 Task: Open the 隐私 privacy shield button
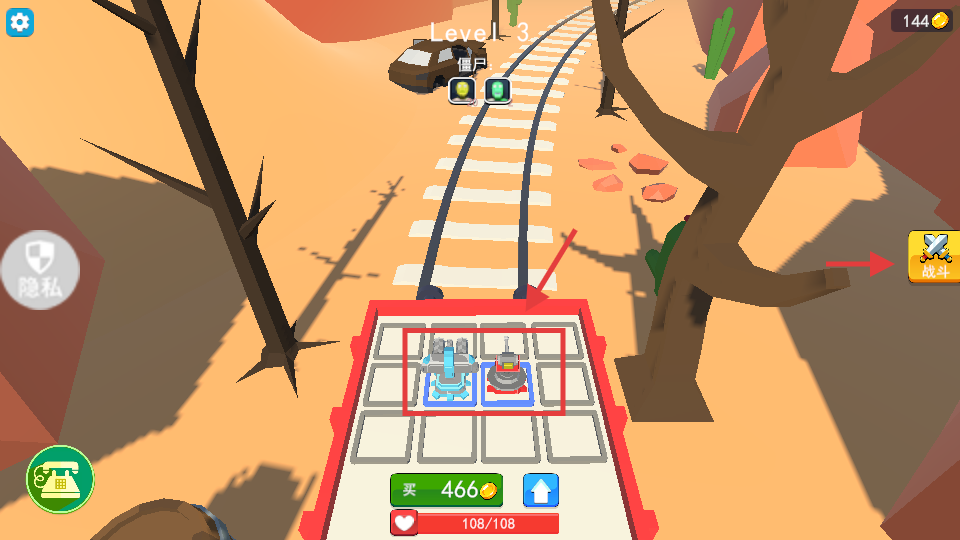[40, 270]
